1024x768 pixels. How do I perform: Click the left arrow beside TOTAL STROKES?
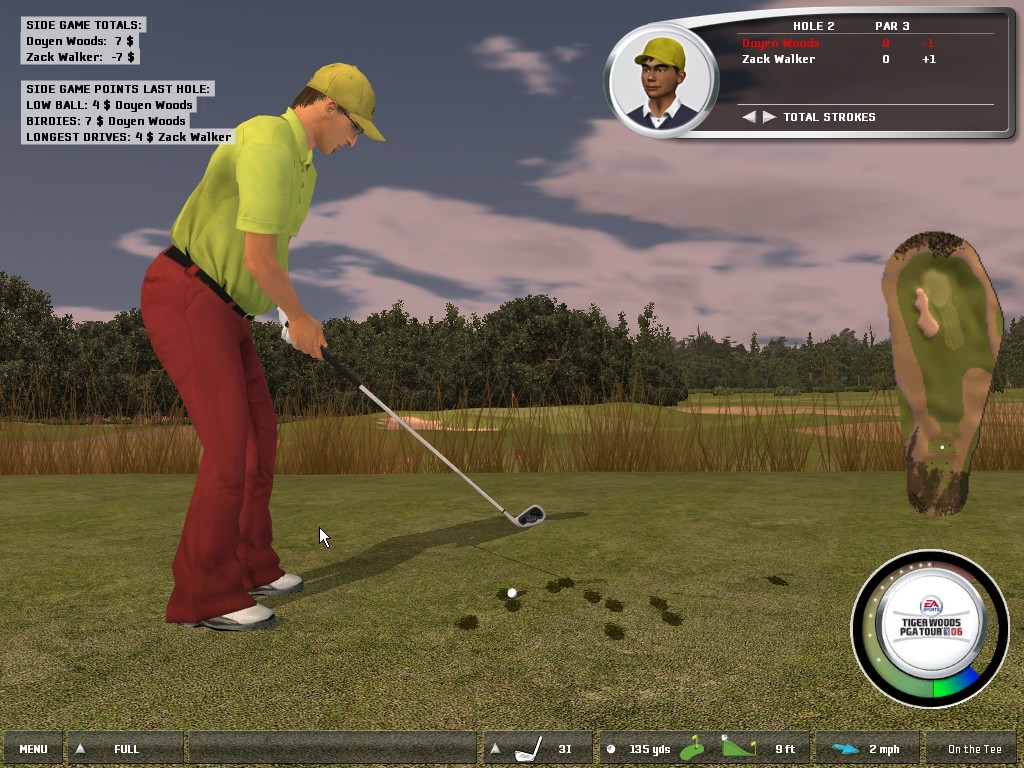pyautogui.click(x=749, y=117)
